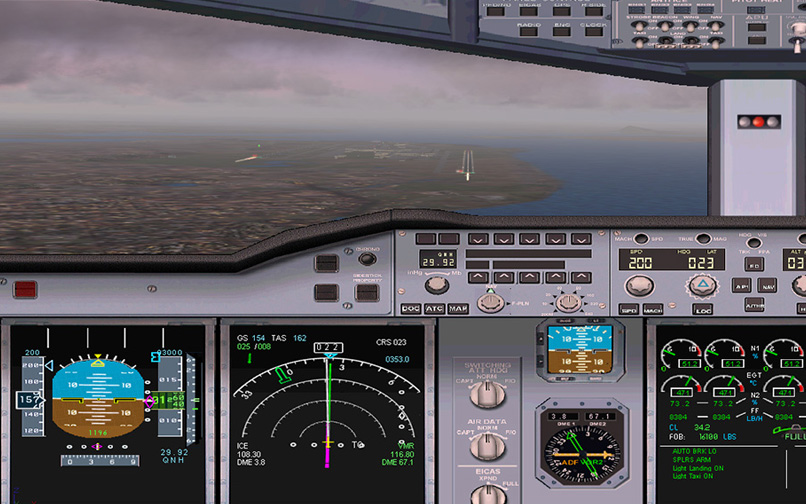Activate the NAV mode button
The image size is (806, 504).
point(768,285)
